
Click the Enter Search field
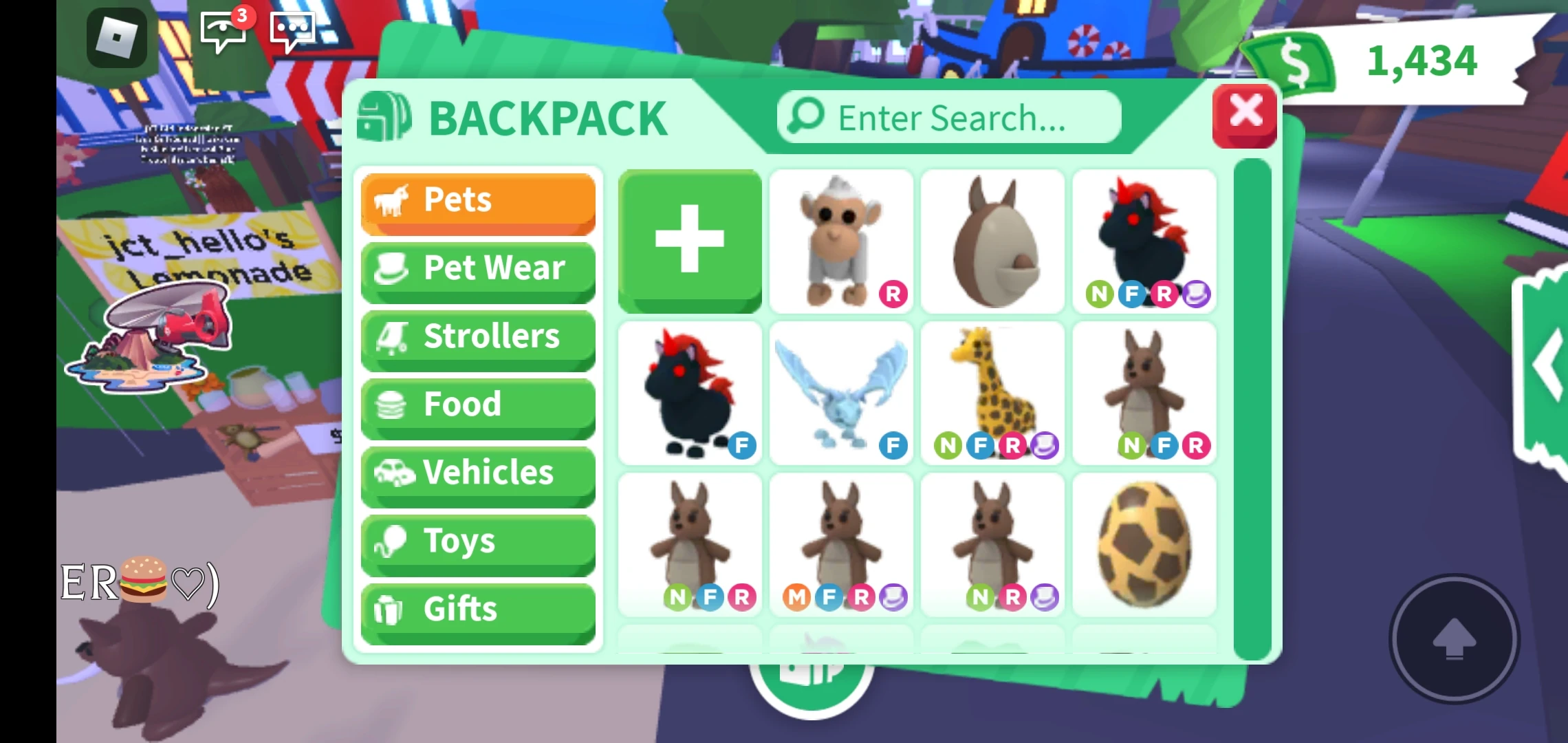(x=949, y=117)
